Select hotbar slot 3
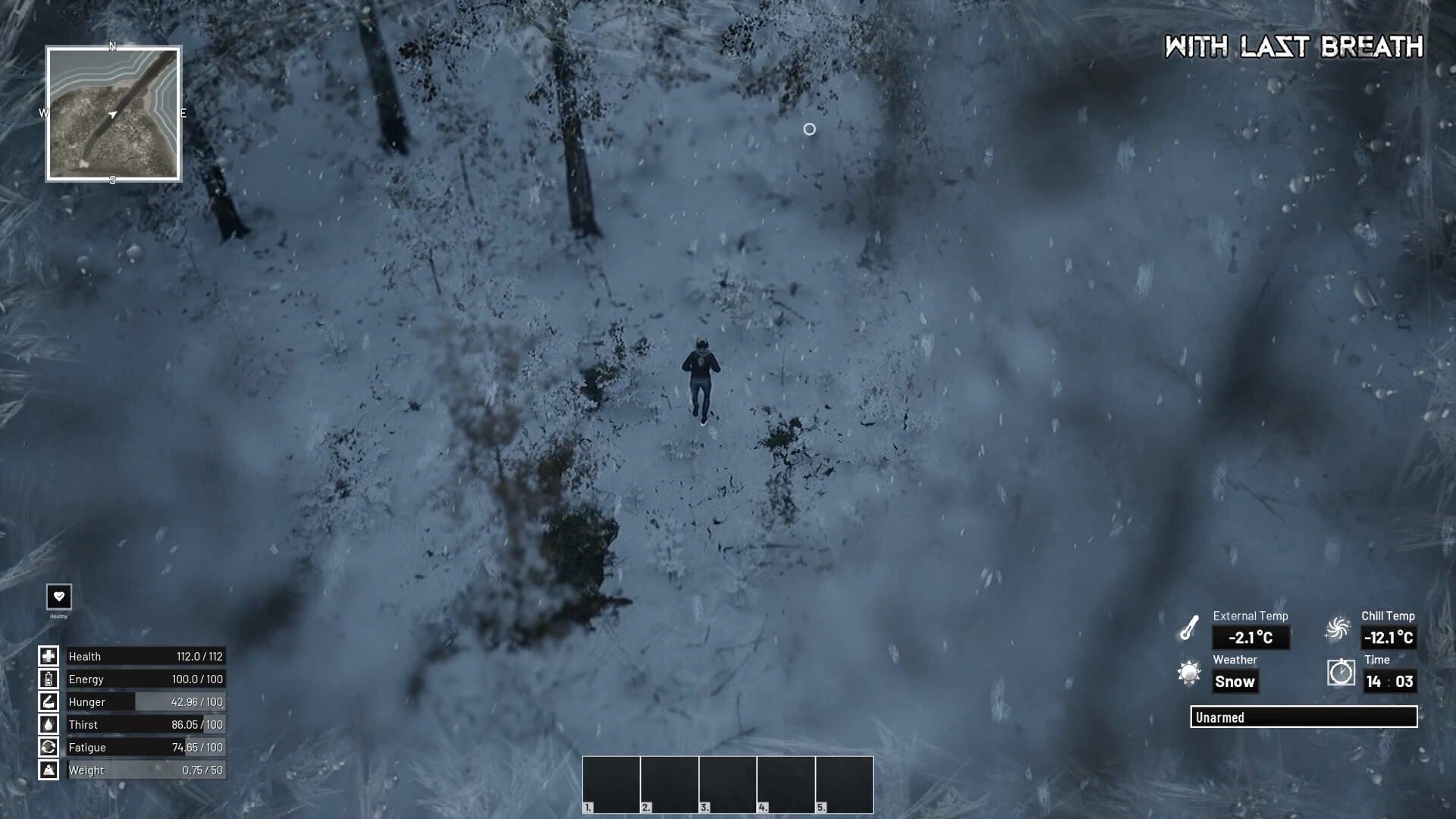 pos(727,784)
